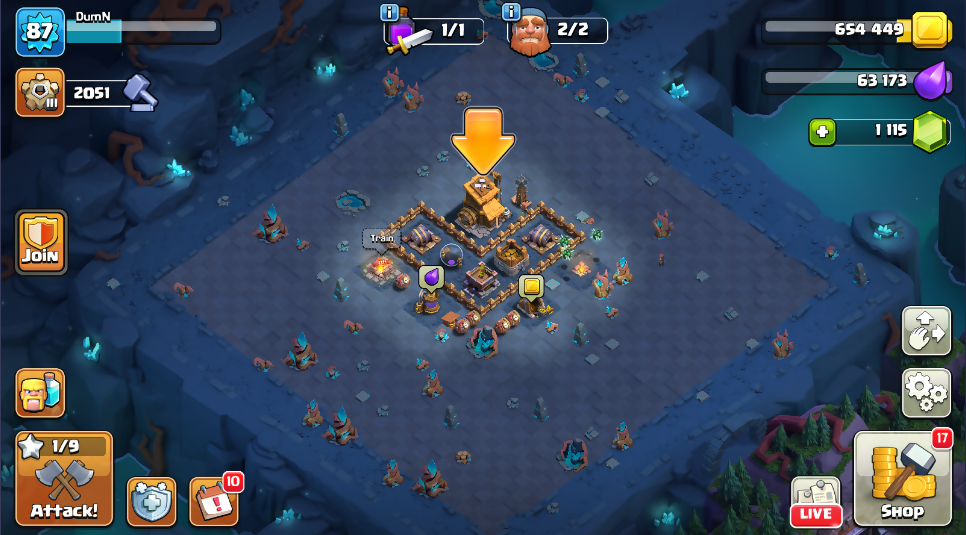Open the village layout editor button
Viewport: 966px width, 535px height.
click(x=926, y=331)
